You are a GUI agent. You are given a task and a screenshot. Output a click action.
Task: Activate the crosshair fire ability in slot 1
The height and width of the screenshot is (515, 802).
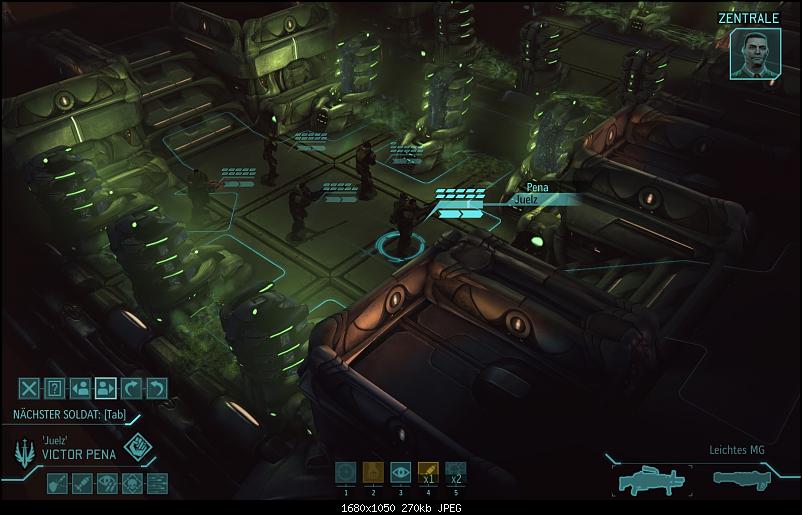346,472
